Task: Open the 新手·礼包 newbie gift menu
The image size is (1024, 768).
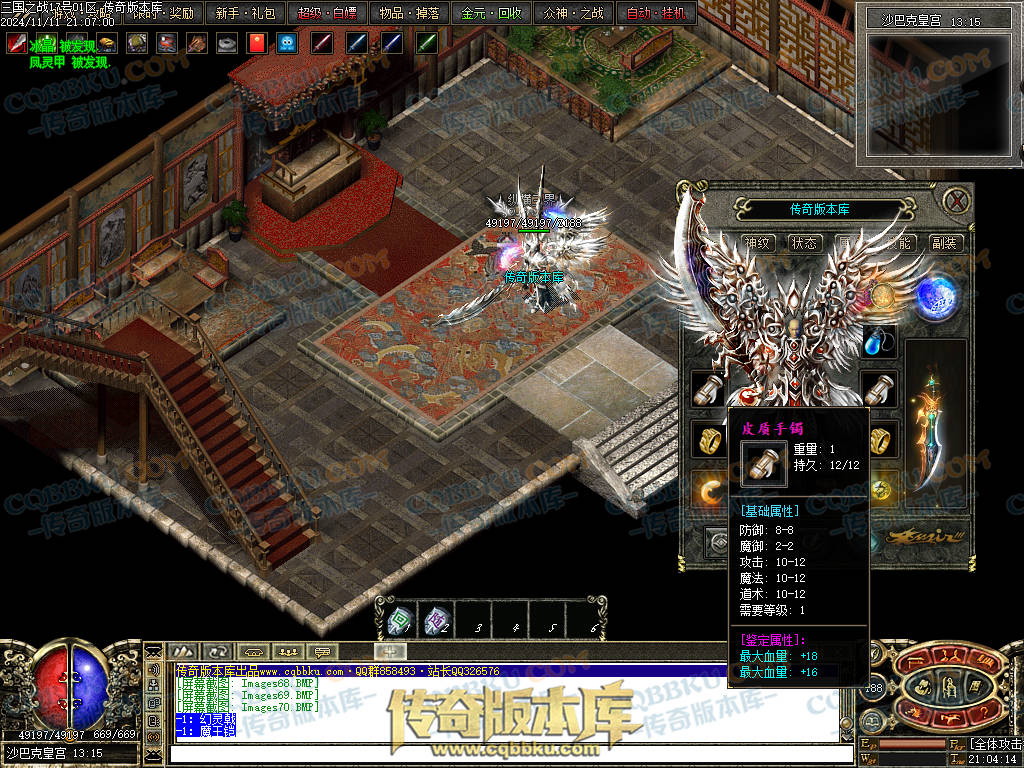Action: pos(245,14)
